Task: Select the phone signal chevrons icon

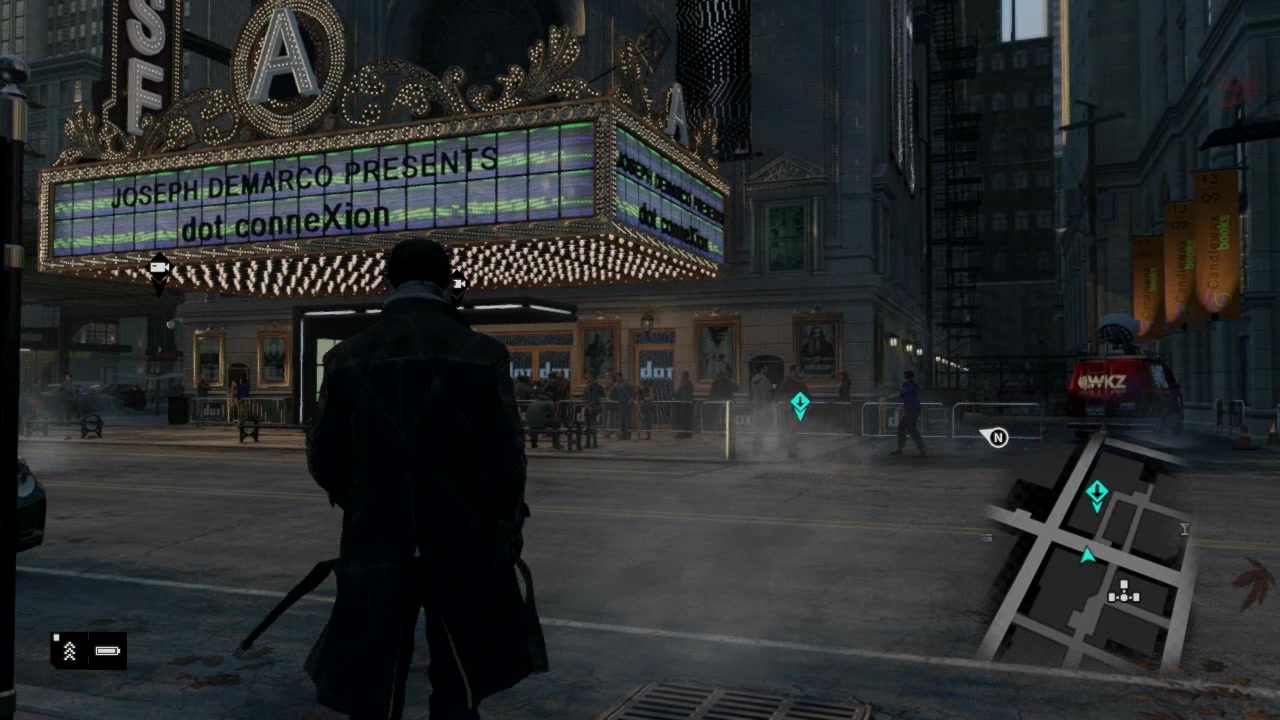Action: pos(70,651)
